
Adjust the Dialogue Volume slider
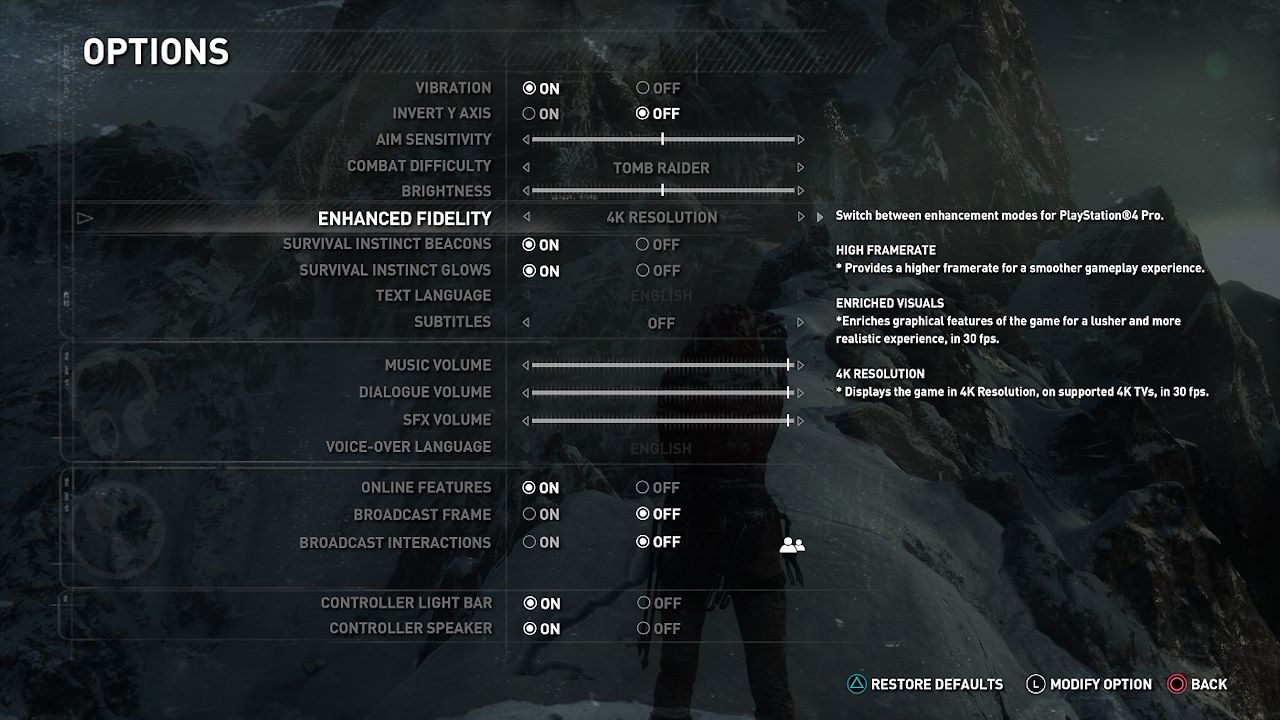[789, 393]
